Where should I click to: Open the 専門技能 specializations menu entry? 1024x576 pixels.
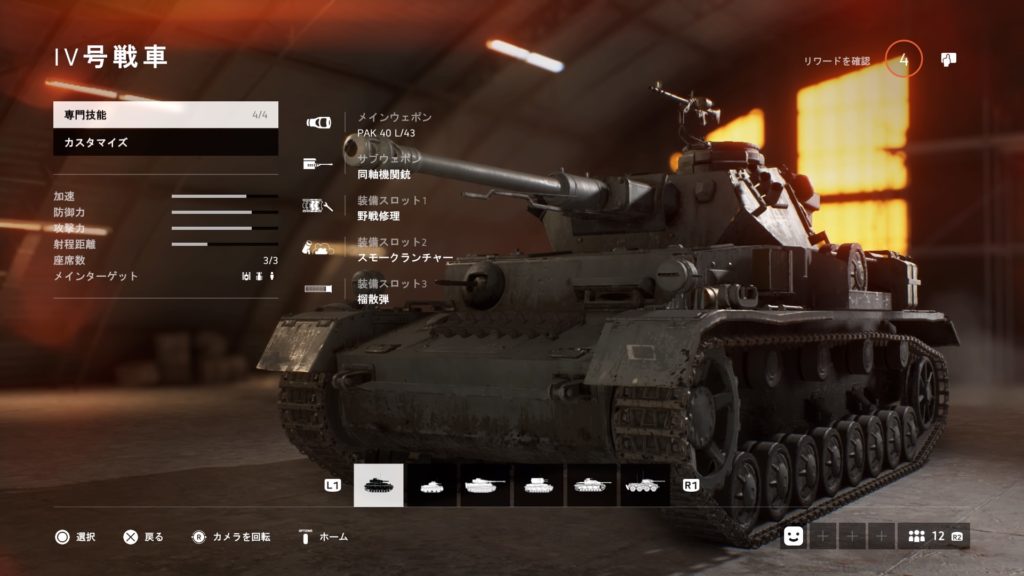pos(165,115)
